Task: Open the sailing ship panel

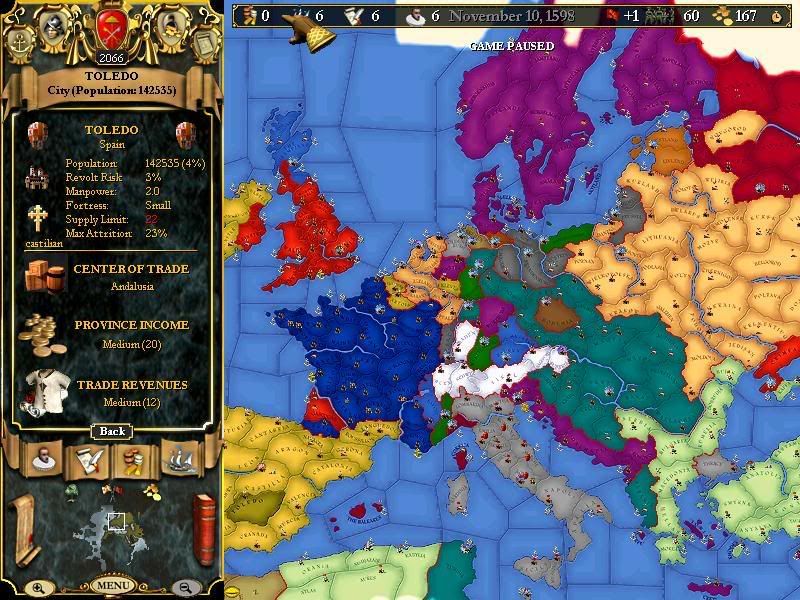Action: pyautogui.click(x=182, y=459)
